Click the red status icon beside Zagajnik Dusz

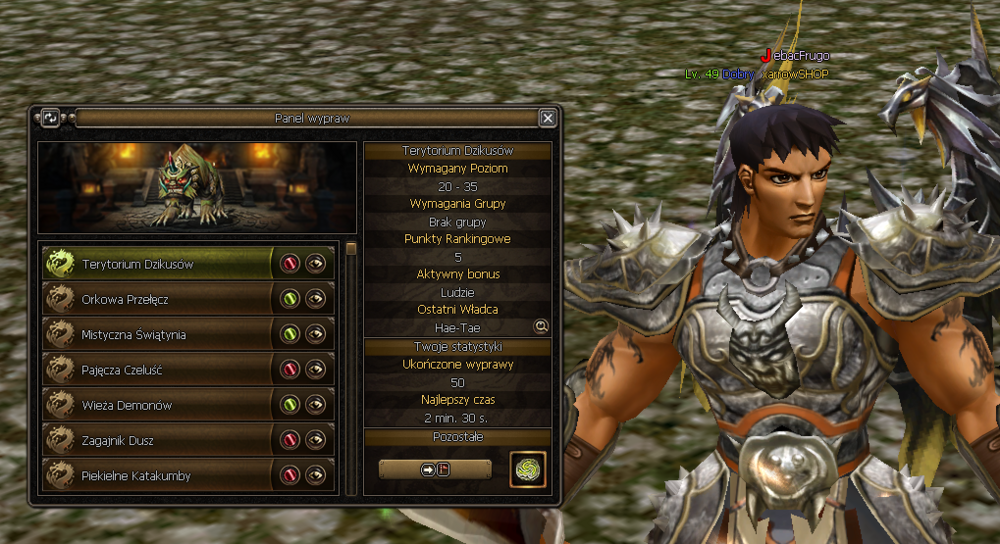[x=290, y=440]
